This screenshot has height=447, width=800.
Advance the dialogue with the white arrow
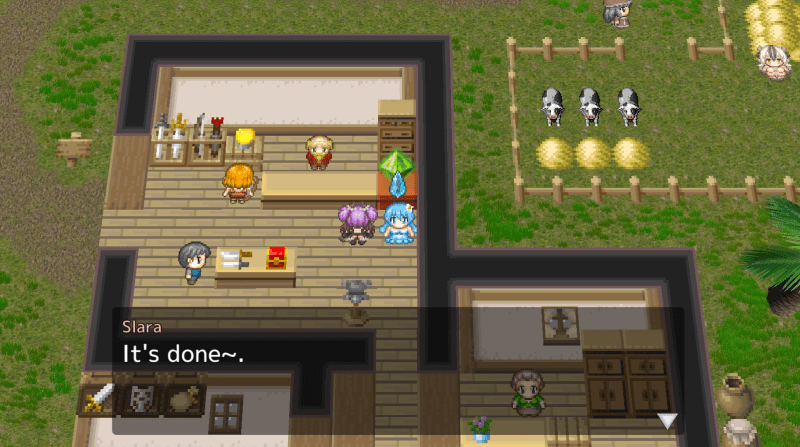tap(667, 420)
